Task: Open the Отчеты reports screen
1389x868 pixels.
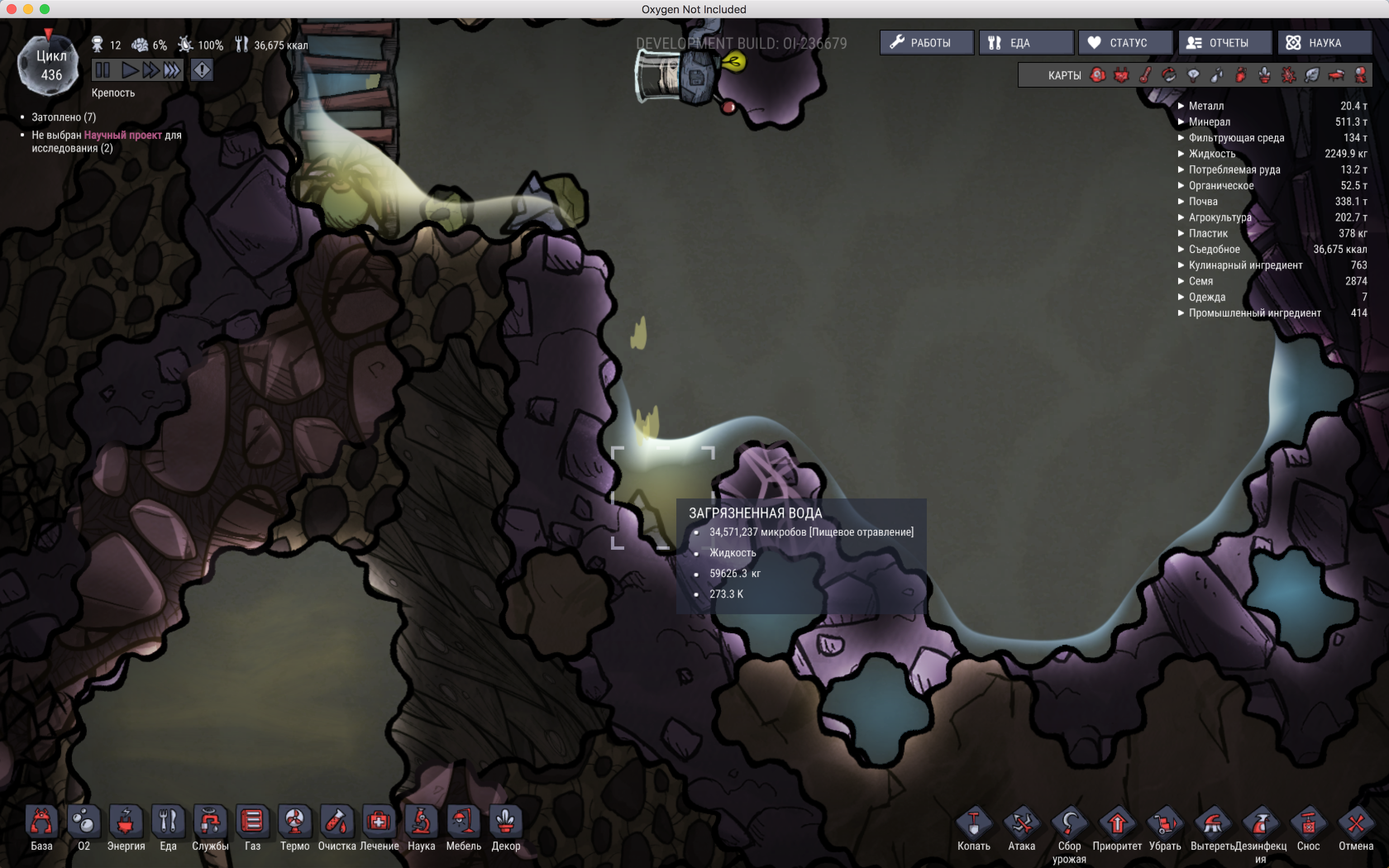Action: 1224,43
